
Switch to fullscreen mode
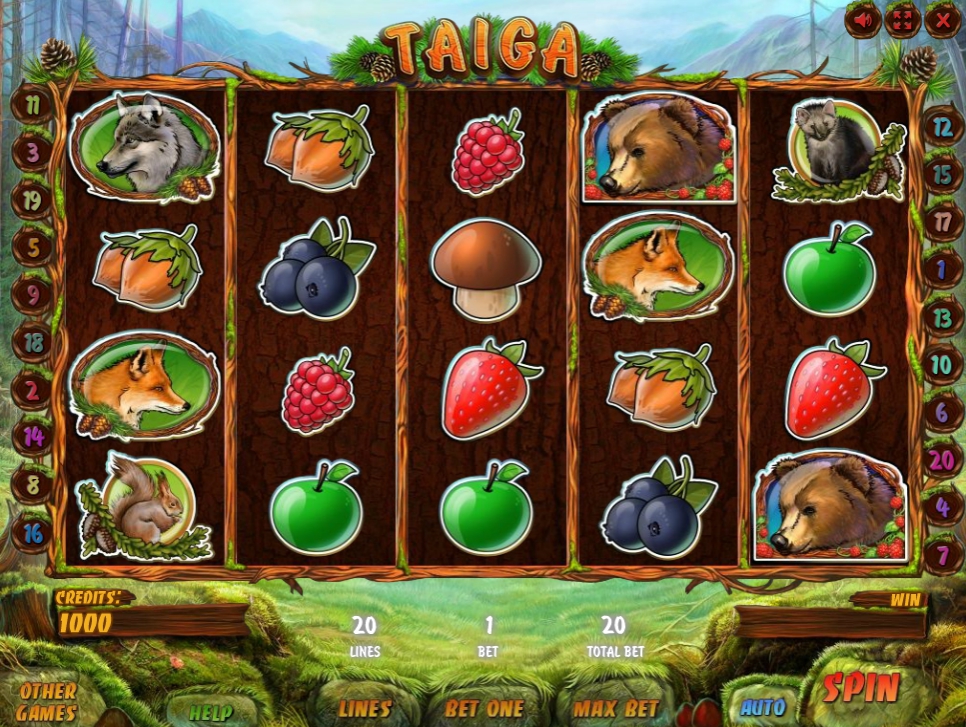coord(902,19)
